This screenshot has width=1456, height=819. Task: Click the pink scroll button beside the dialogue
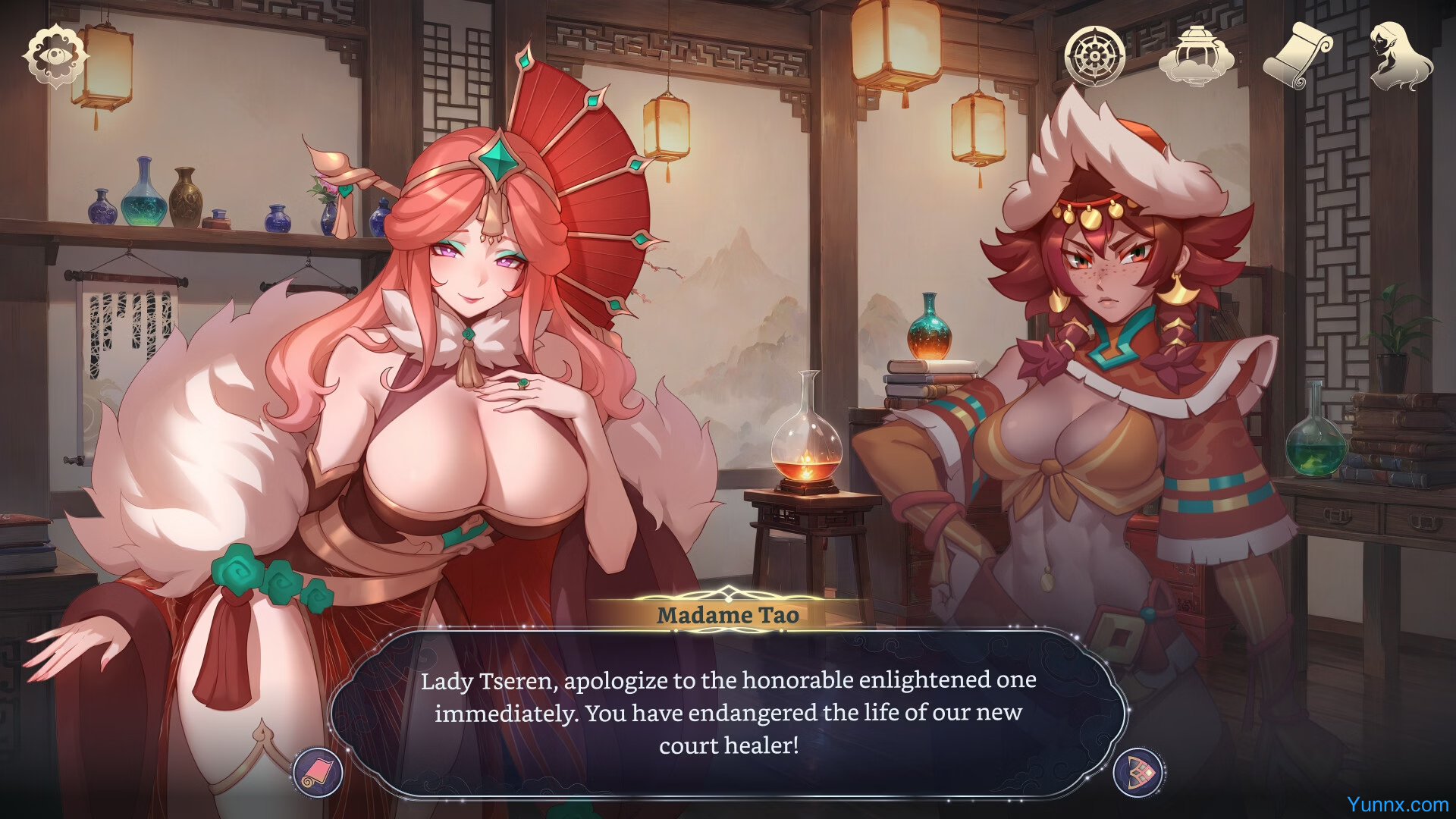pos(318,772)
